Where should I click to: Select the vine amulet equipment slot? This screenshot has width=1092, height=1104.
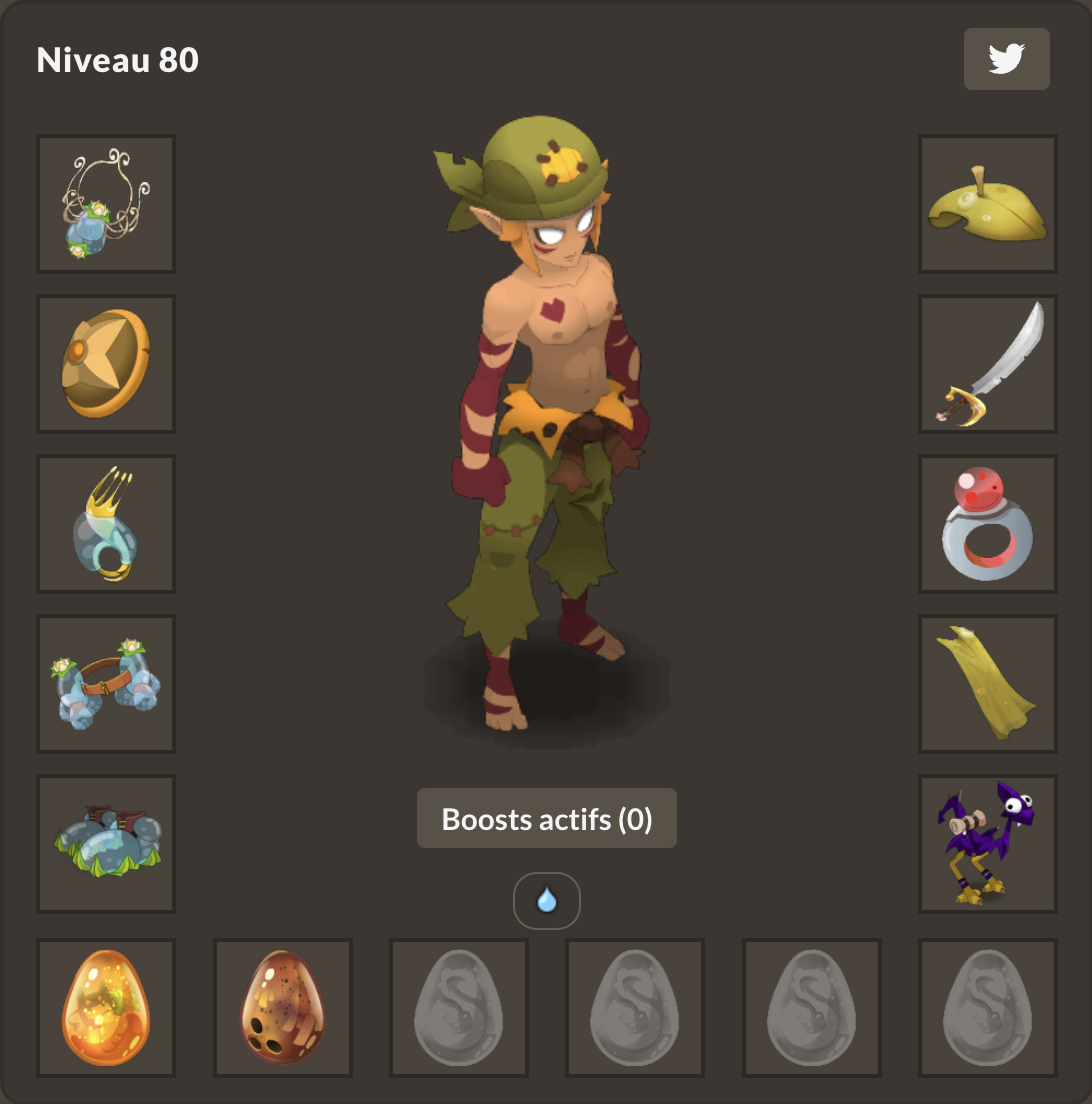tap(106, 204)
